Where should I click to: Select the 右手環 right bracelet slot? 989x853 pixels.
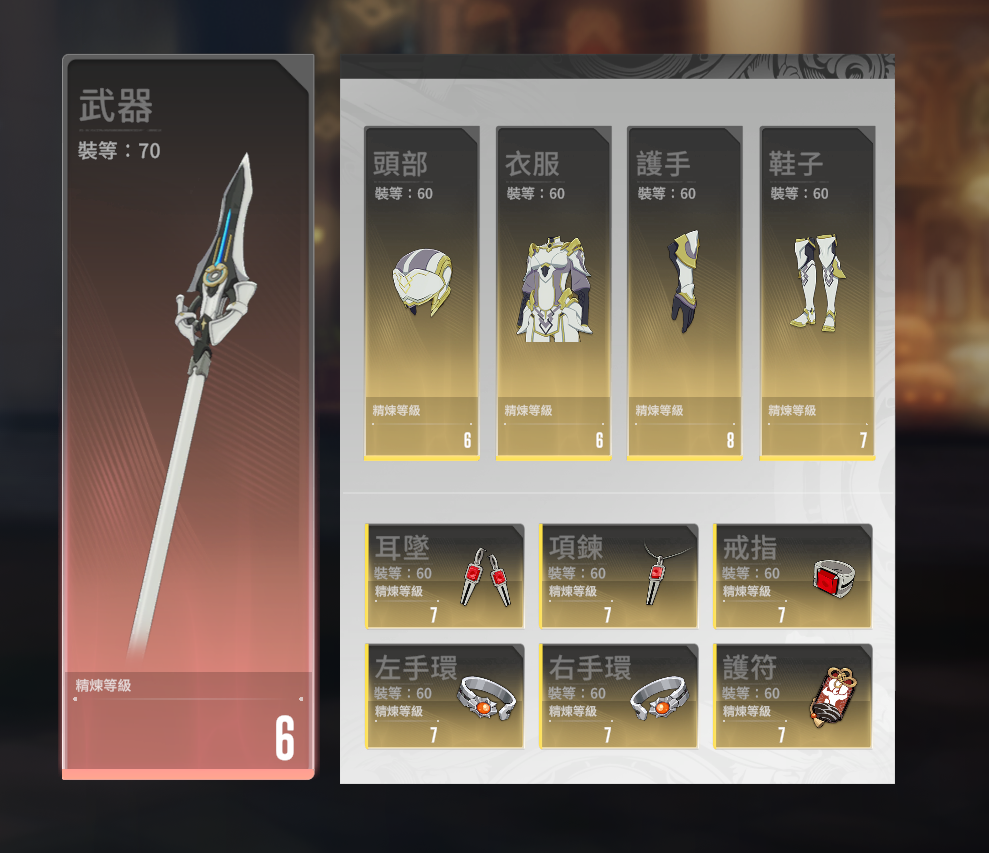[x=619, y=696]
